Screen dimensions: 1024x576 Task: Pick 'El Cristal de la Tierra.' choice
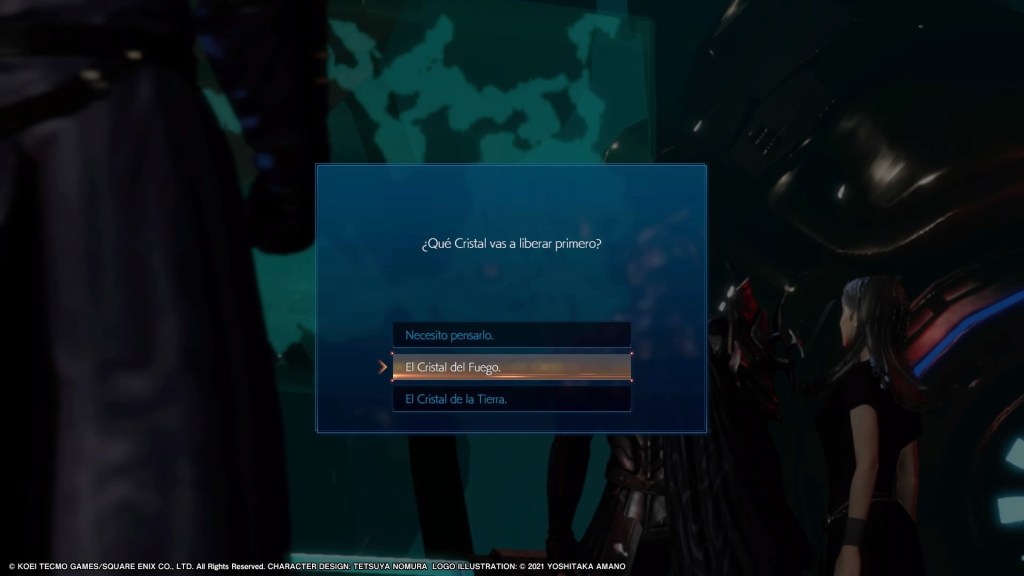click(511, 399)
